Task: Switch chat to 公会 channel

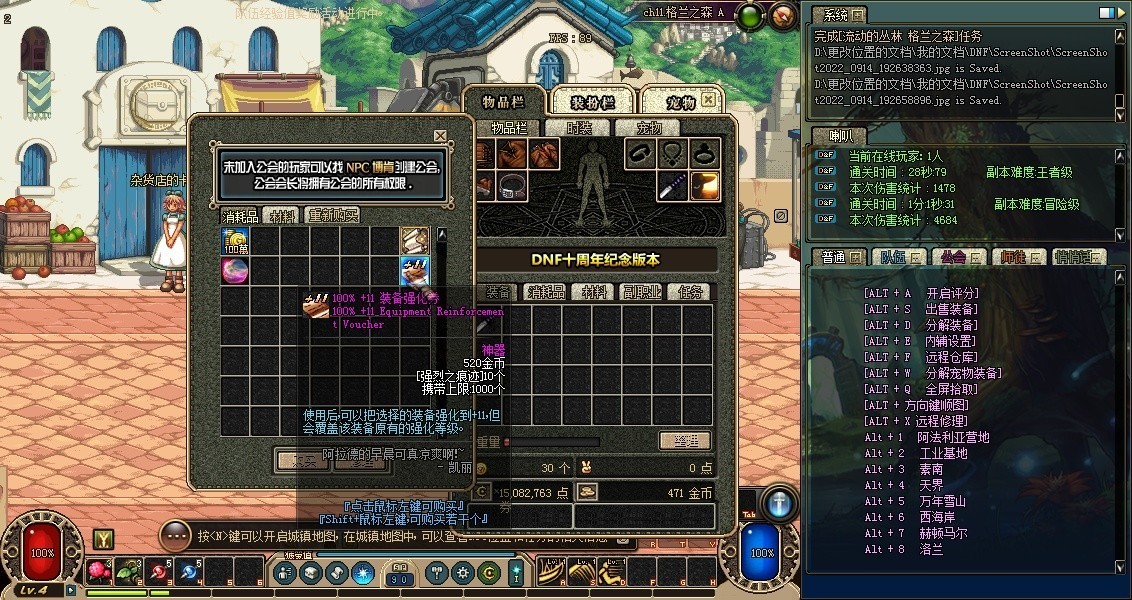Action: point(955,257)
